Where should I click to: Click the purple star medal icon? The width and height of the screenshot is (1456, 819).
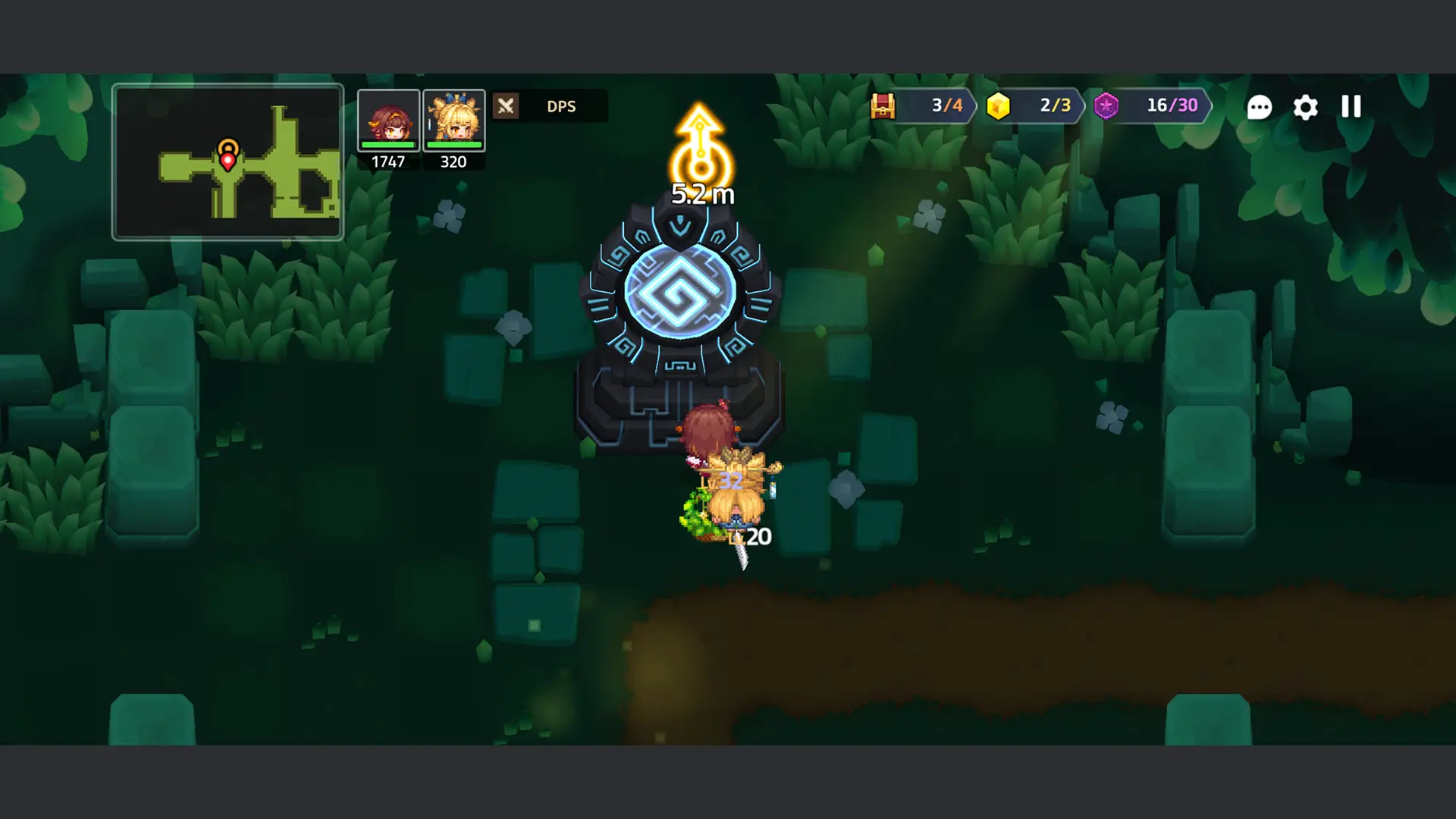click(x=1106, y=105)
